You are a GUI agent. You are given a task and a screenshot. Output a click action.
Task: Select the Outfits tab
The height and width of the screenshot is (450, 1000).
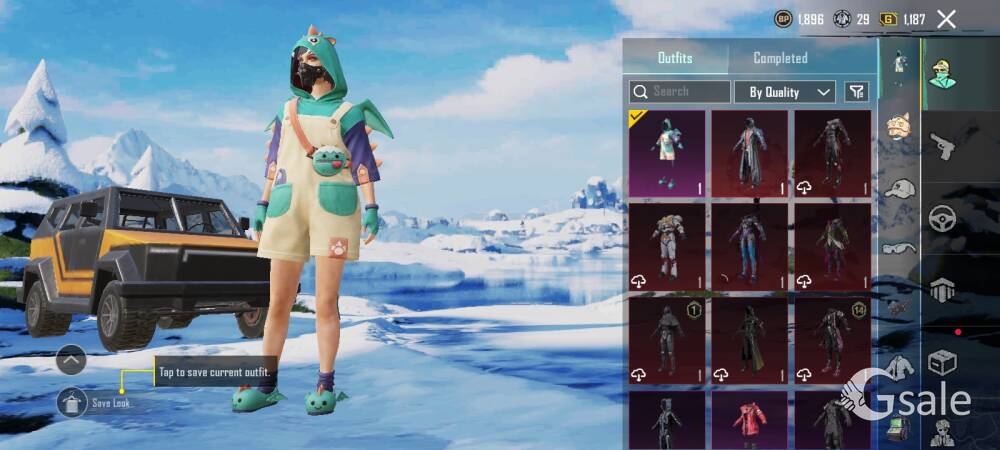click(x=675, y=58)
